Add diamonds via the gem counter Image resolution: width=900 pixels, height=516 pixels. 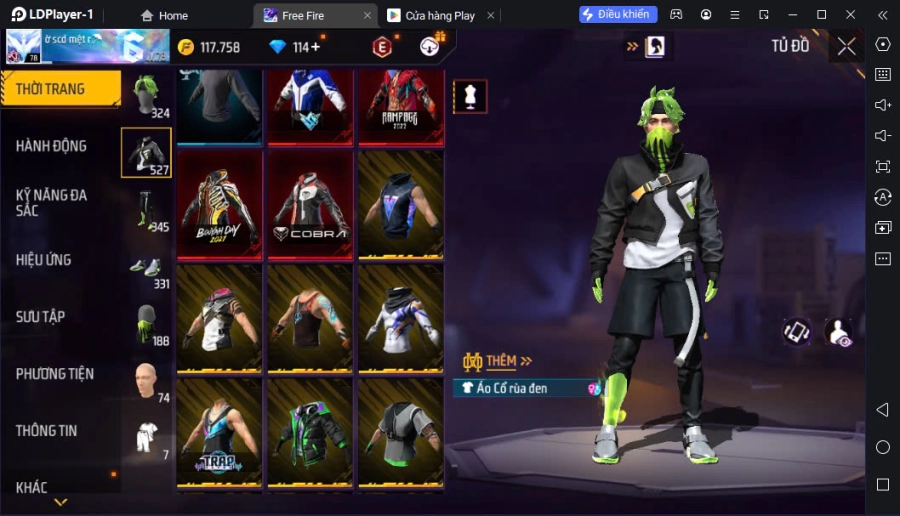click(315, 47)
